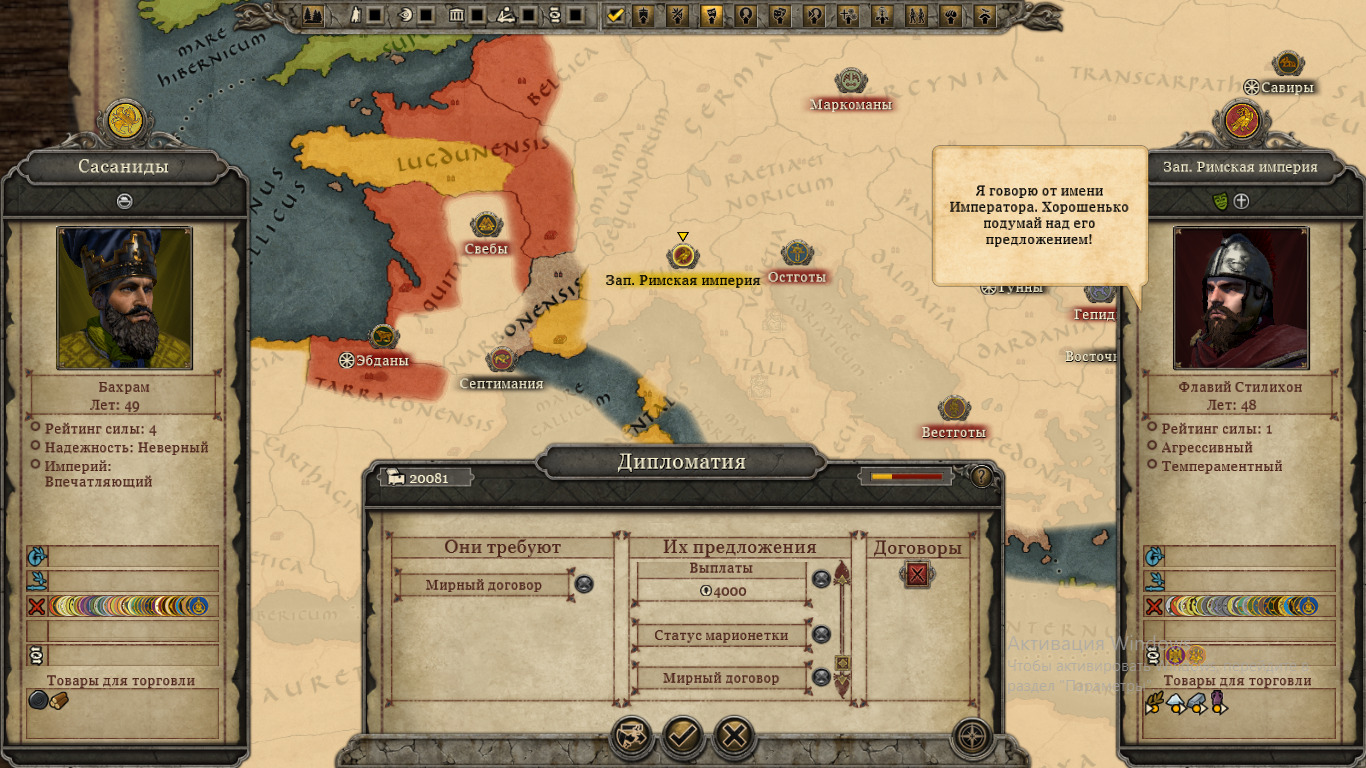Screen dimensions: 1366x768
Task: Click the compass button in diplomacy panel corner
Action: click(972, 738)
